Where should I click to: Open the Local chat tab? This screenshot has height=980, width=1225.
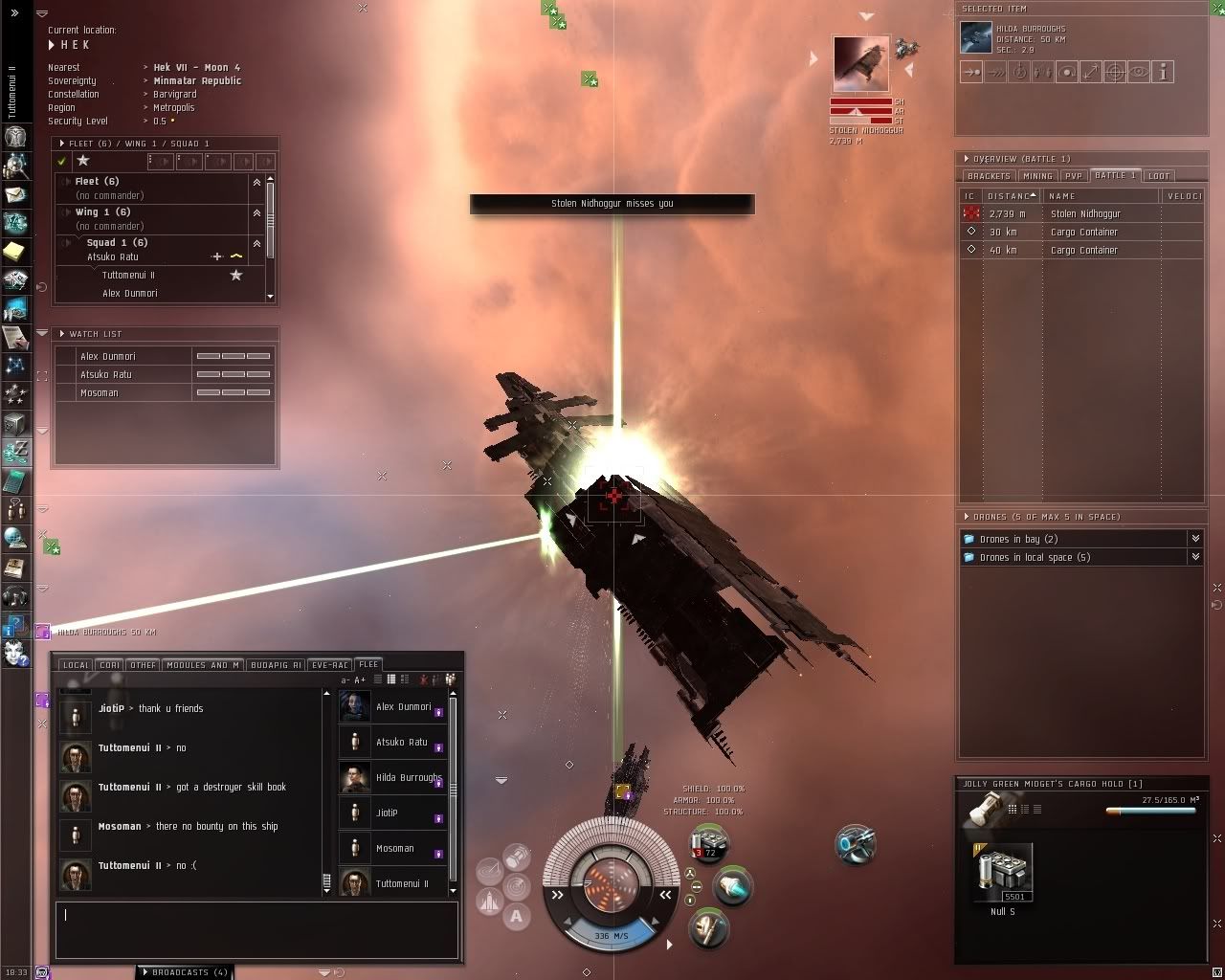tap(76, 665)
